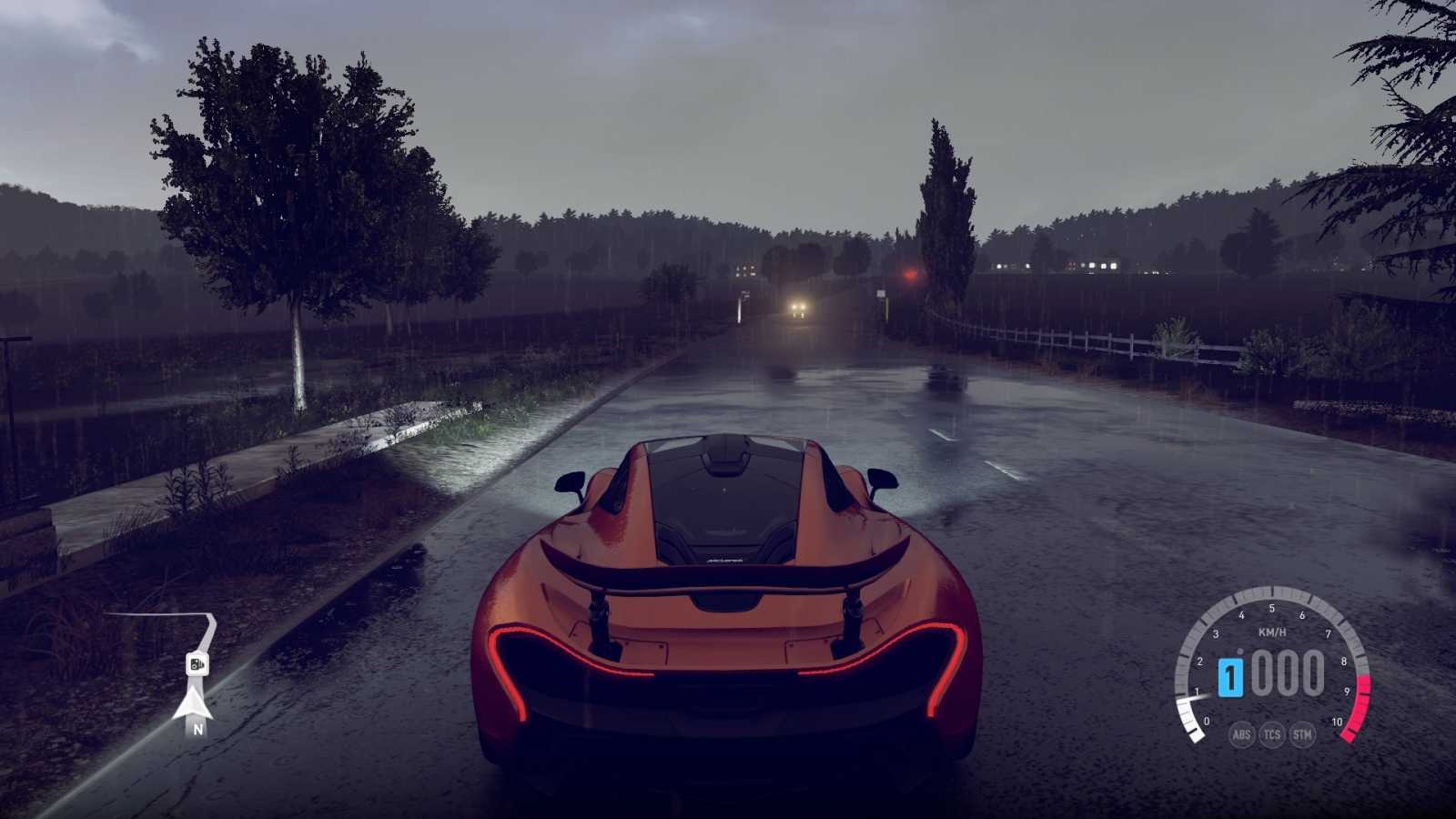The width and height of the screenshot is (1456, 819).
Task: Toggle the TCS traction control indicator
Action: click(x=1272, y=735)
